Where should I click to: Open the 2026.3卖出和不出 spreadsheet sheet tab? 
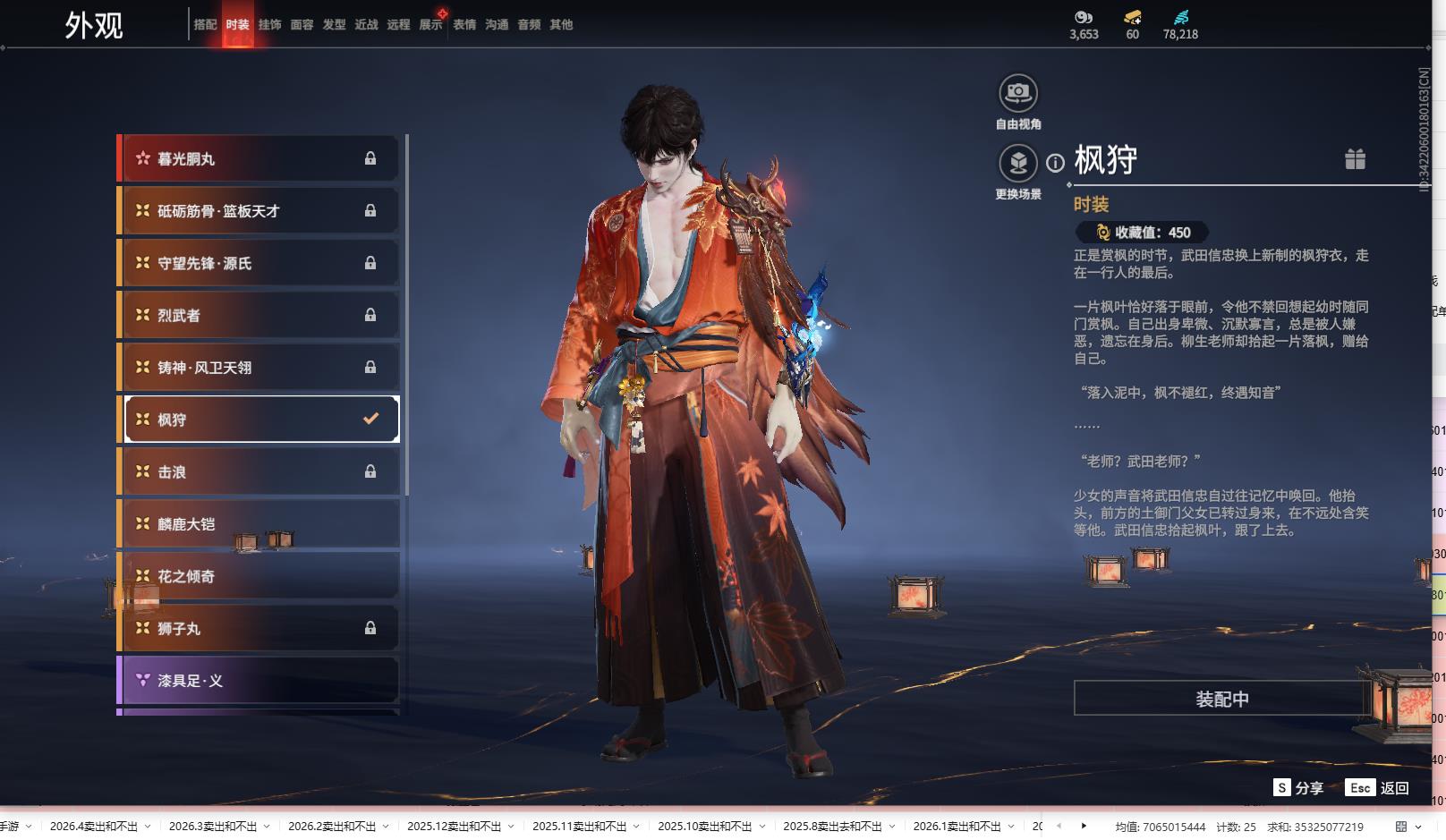point(213,827)
